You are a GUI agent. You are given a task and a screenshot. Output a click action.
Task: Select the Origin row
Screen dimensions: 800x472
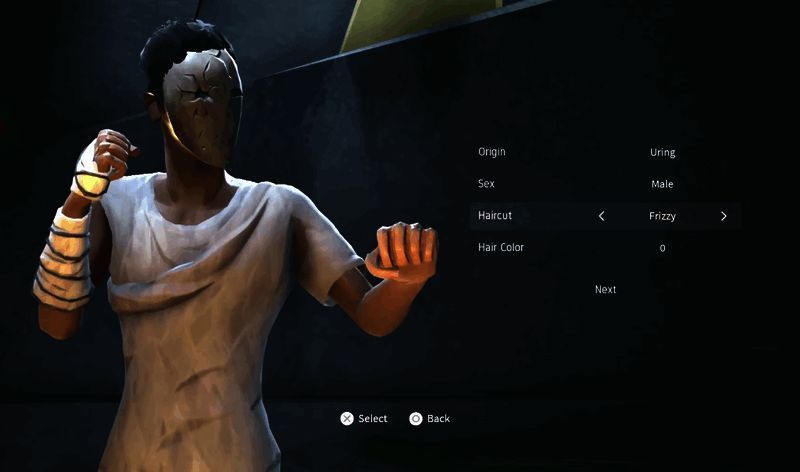click(605, 153)
